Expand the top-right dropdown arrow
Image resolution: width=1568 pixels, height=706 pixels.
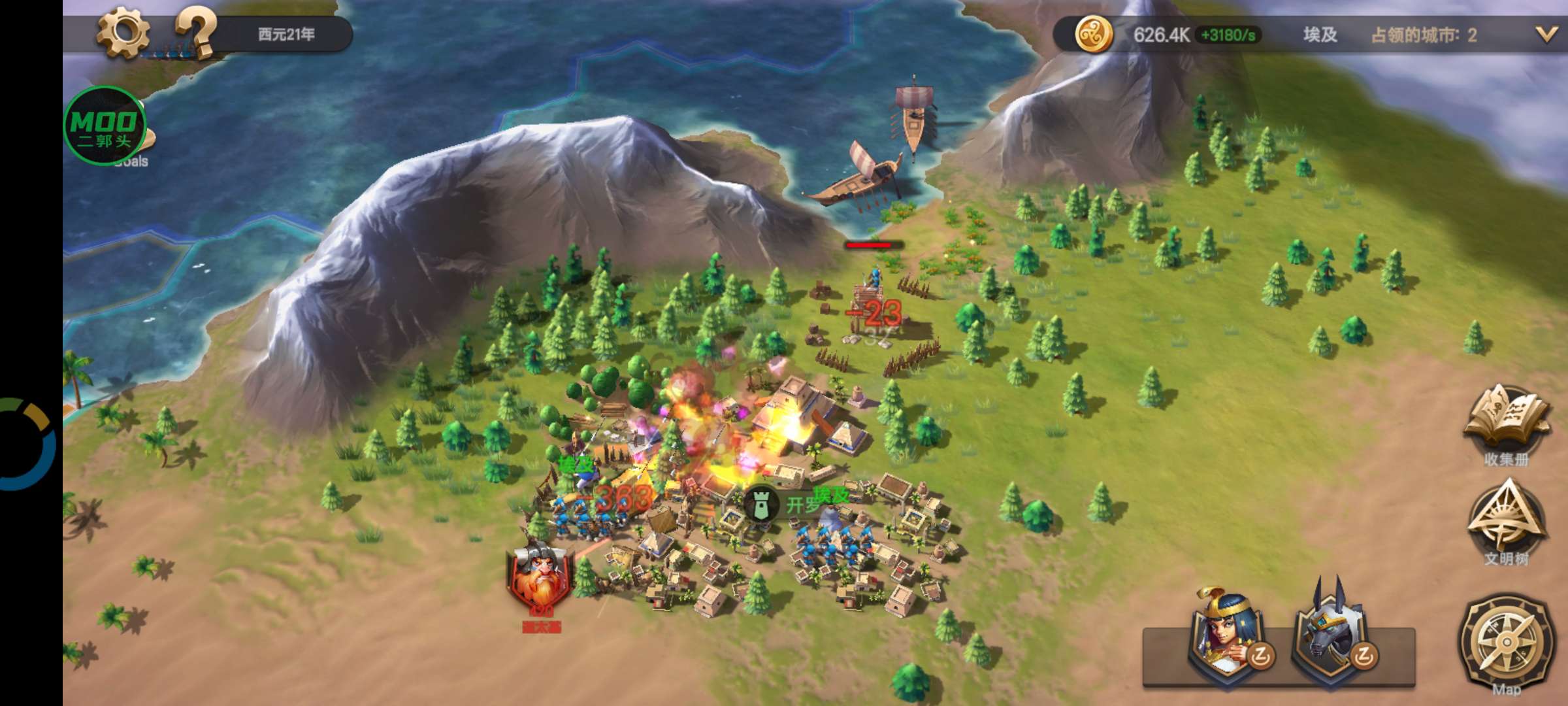pos(1546,35)
